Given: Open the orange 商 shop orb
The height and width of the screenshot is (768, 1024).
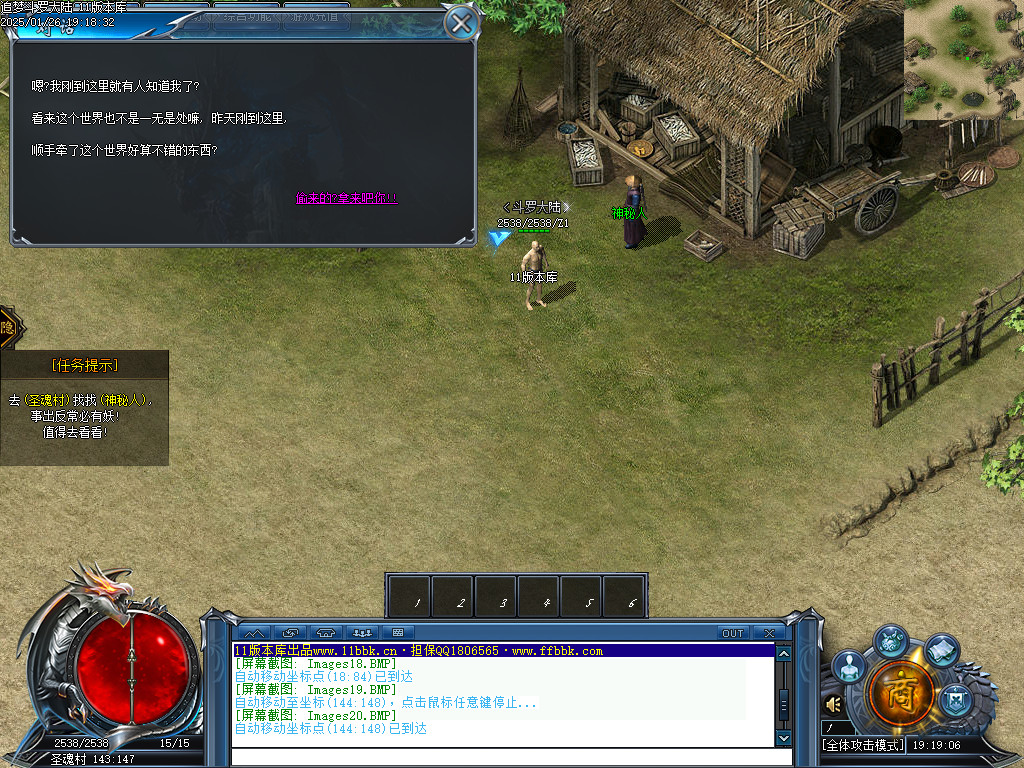Looking at the screenshot, I should tap(901, 692).
